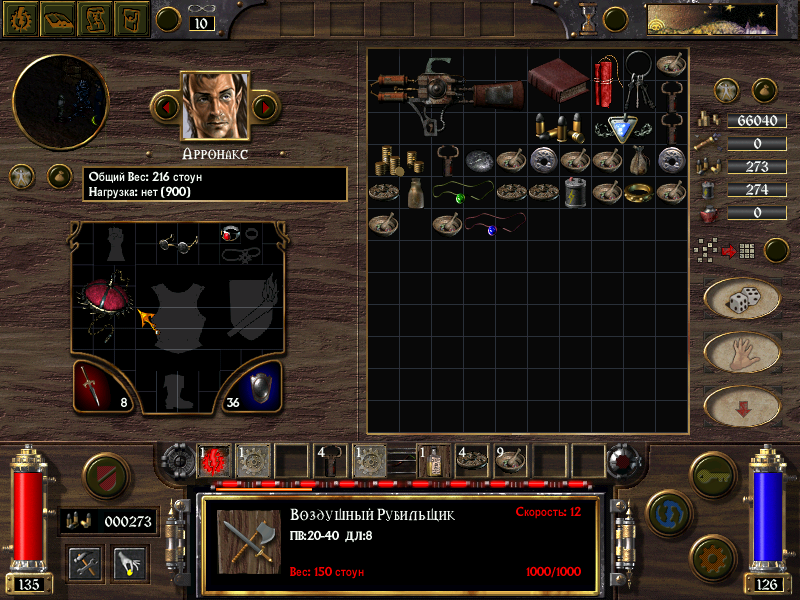Click the dice button
Image resolution: width=800 pixels, height=600 pixels.
click(742, 299)
